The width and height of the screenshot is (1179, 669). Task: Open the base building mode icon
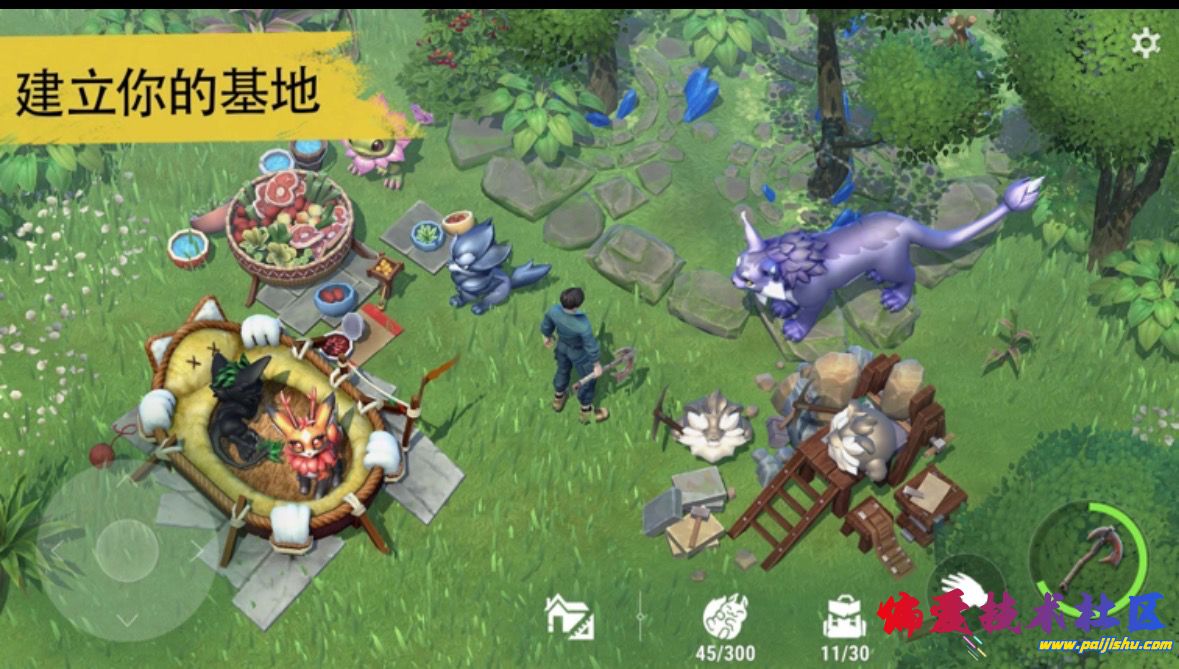tap(569, 615)
